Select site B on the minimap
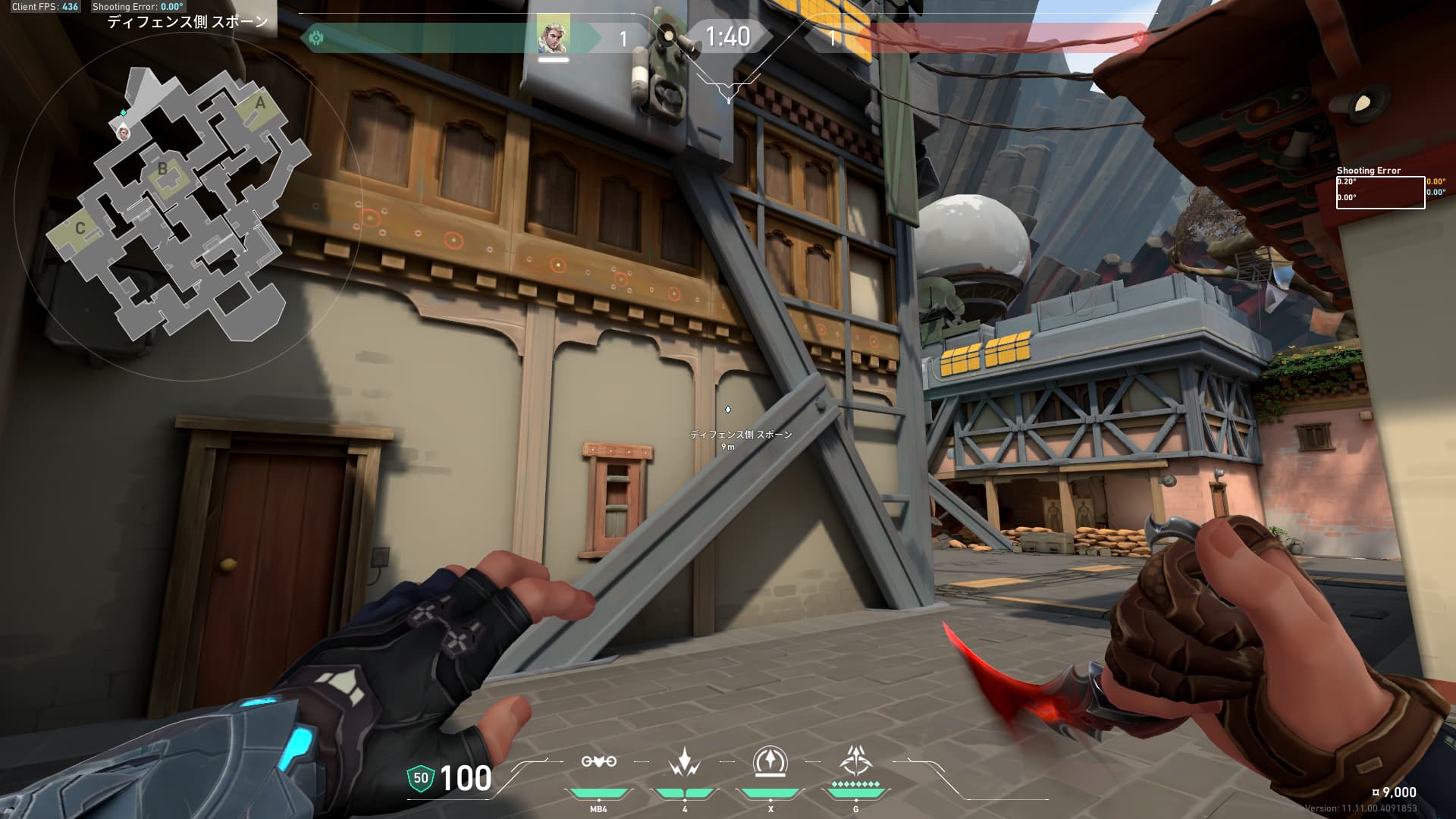Screen dimensions: 1456x819 [x=162, y=168]
